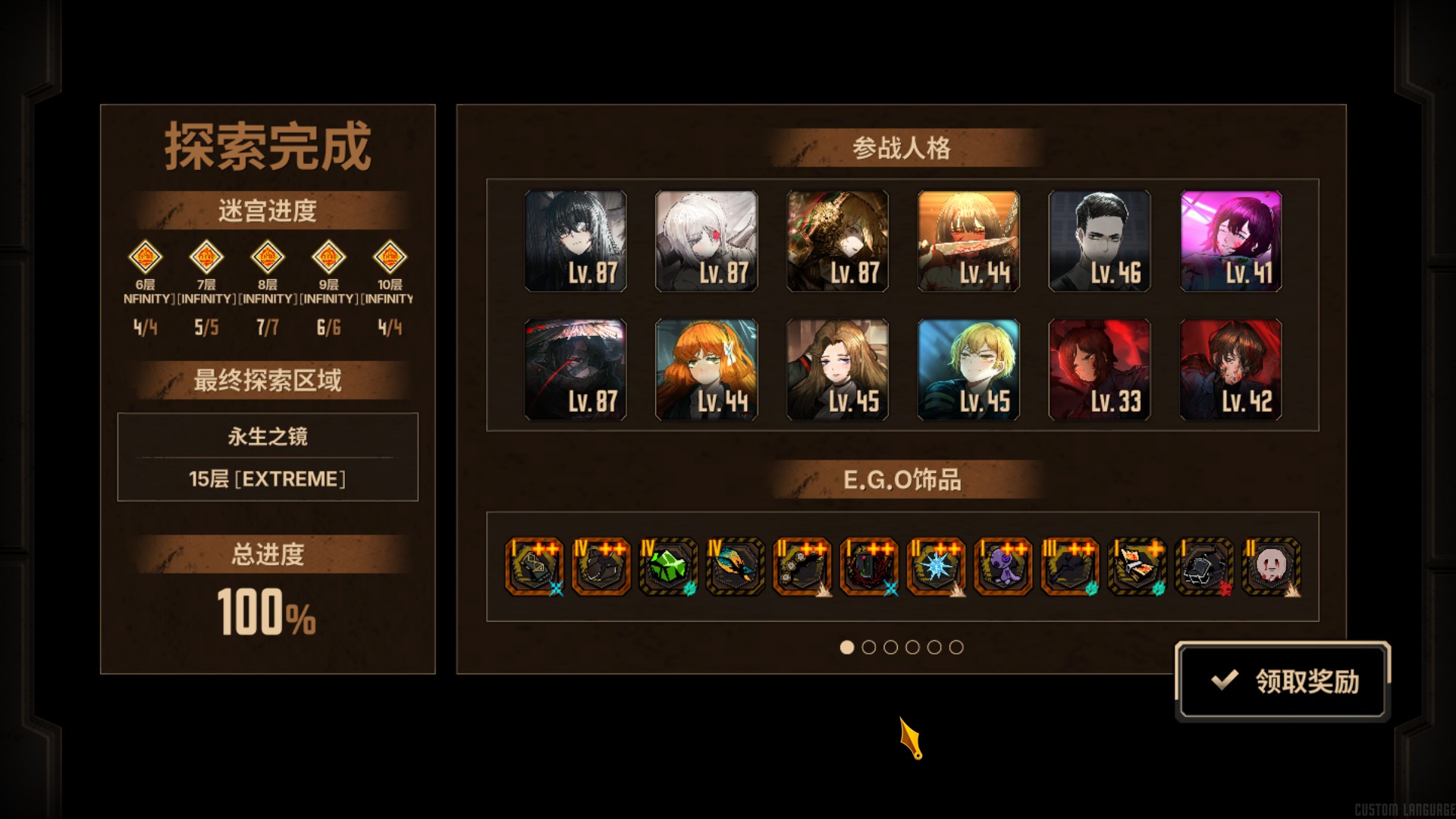Viewport: 1456px width, 819px height.
Task: Click the pale bleeding mask gift icon
Action: [1269, 567]
